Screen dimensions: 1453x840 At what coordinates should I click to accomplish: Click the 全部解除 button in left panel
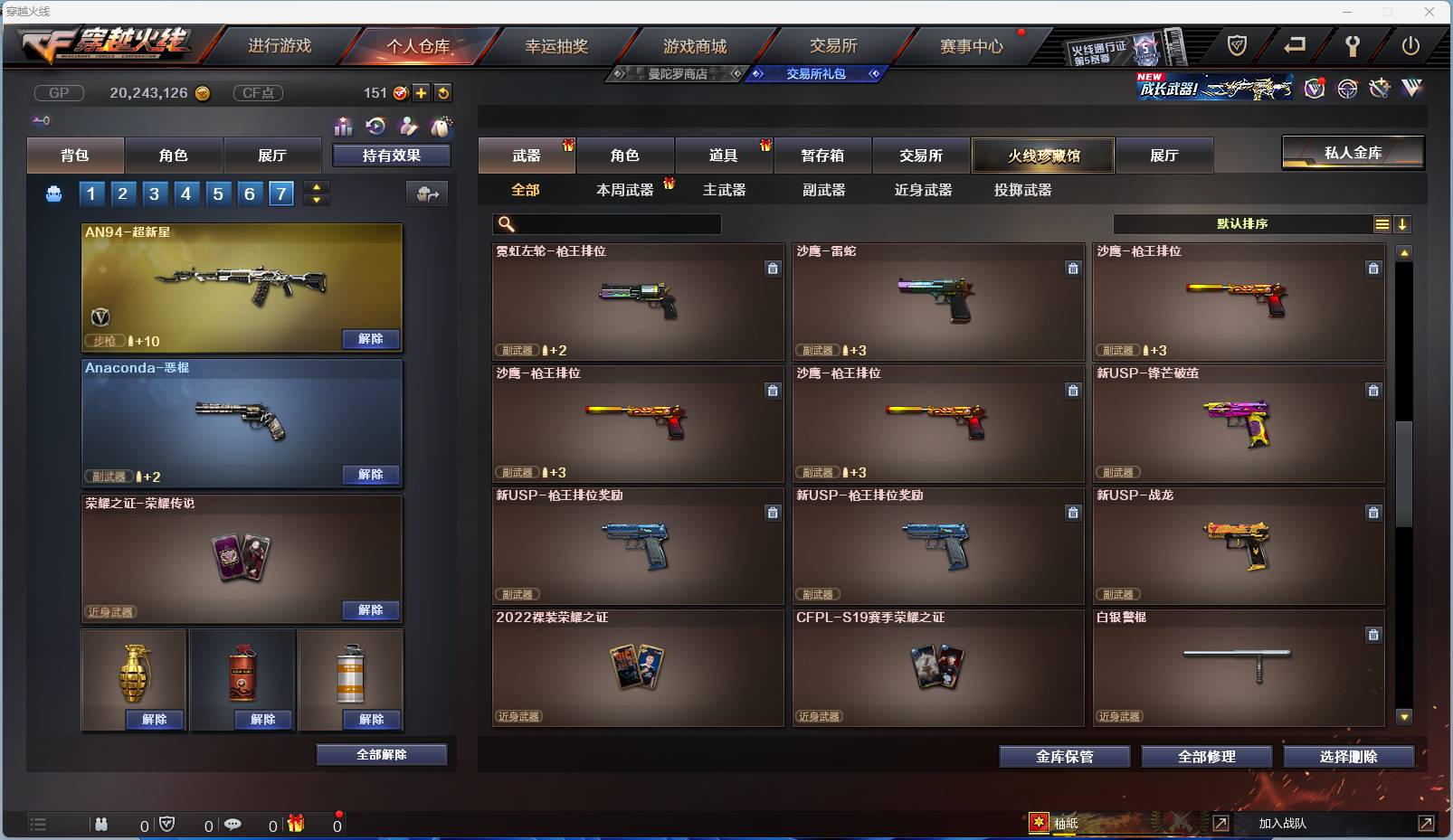point(381,754)
